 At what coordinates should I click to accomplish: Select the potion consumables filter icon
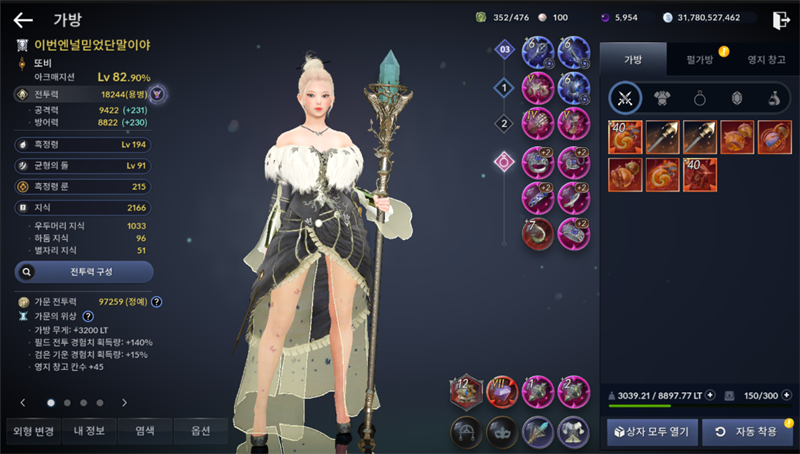(773, 98)
